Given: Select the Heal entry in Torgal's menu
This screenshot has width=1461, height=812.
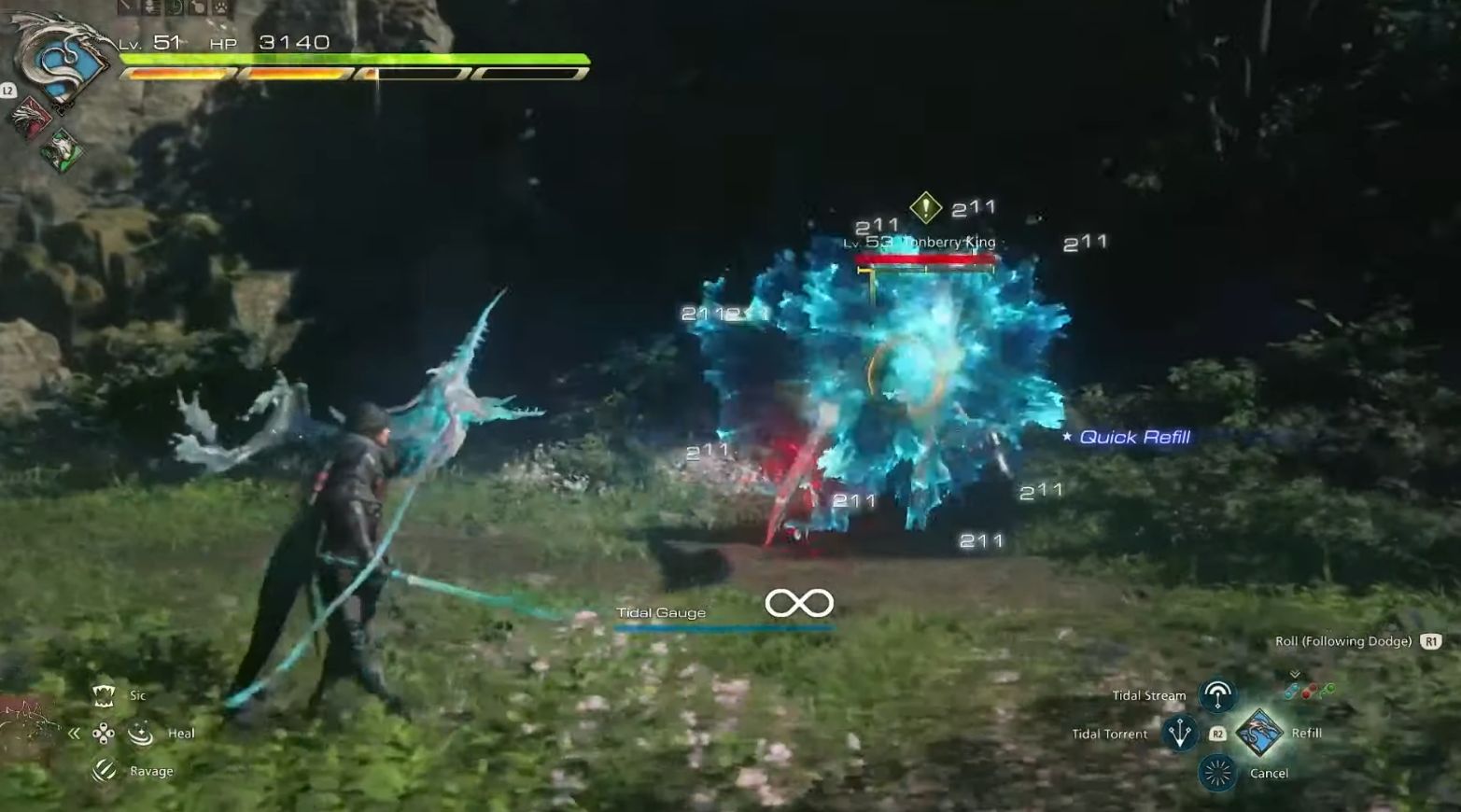Looking at the screenshot, I should point(181,733).
